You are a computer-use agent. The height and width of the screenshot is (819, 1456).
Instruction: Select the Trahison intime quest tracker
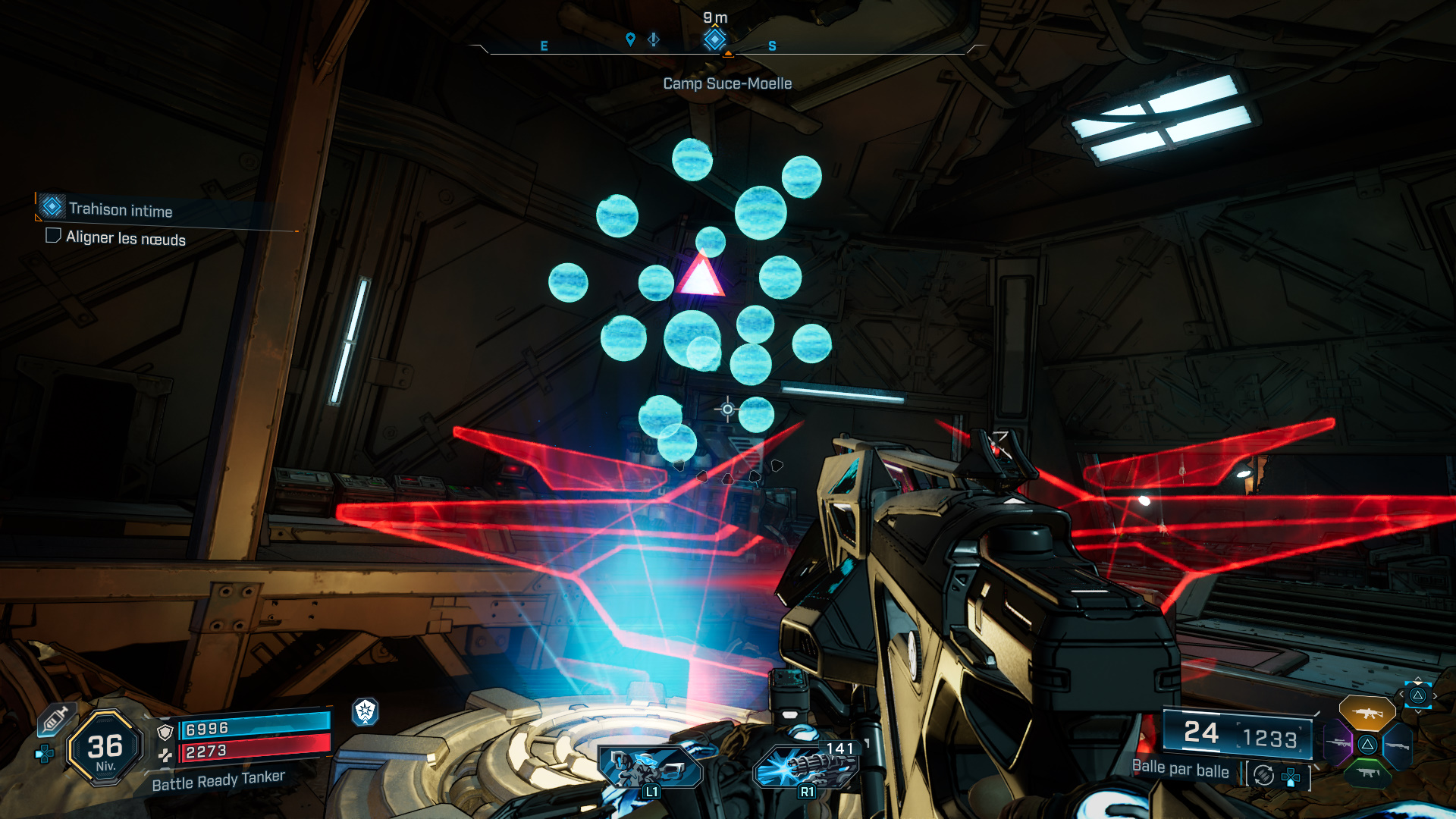pyautogui.click(x=120, y=209)
